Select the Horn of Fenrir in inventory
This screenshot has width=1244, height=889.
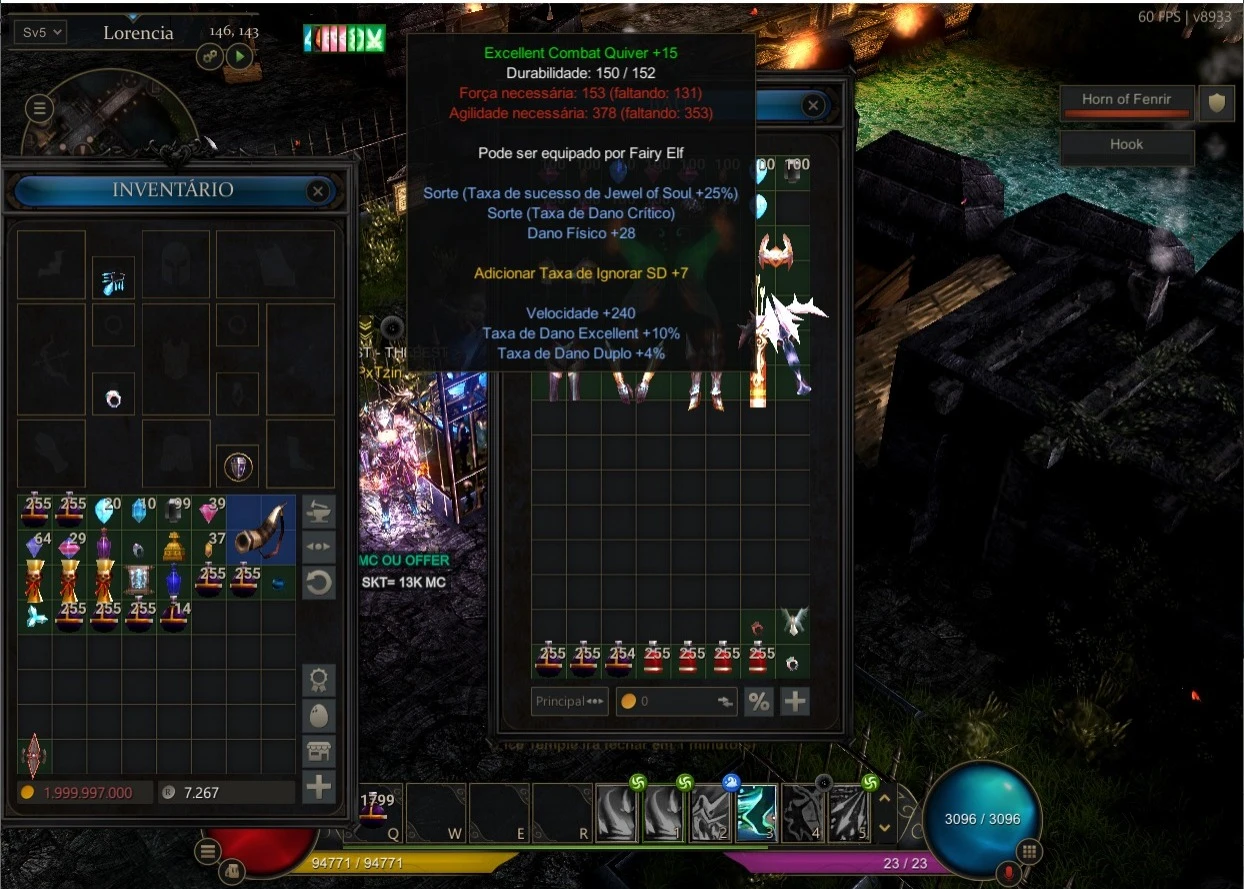click(x=261, y=528)
